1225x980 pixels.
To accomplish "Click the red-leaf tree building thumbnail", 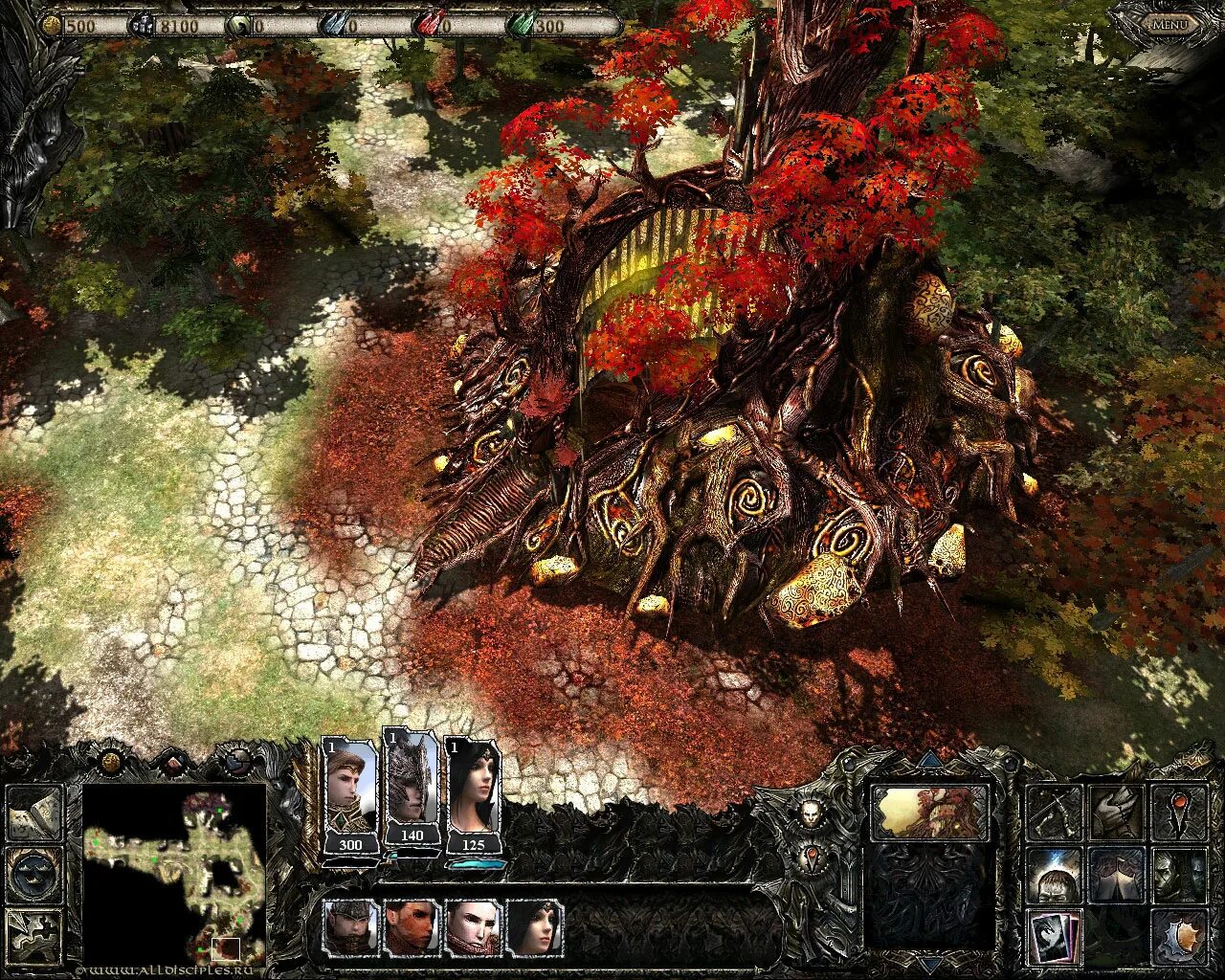I will click(929, 812).
